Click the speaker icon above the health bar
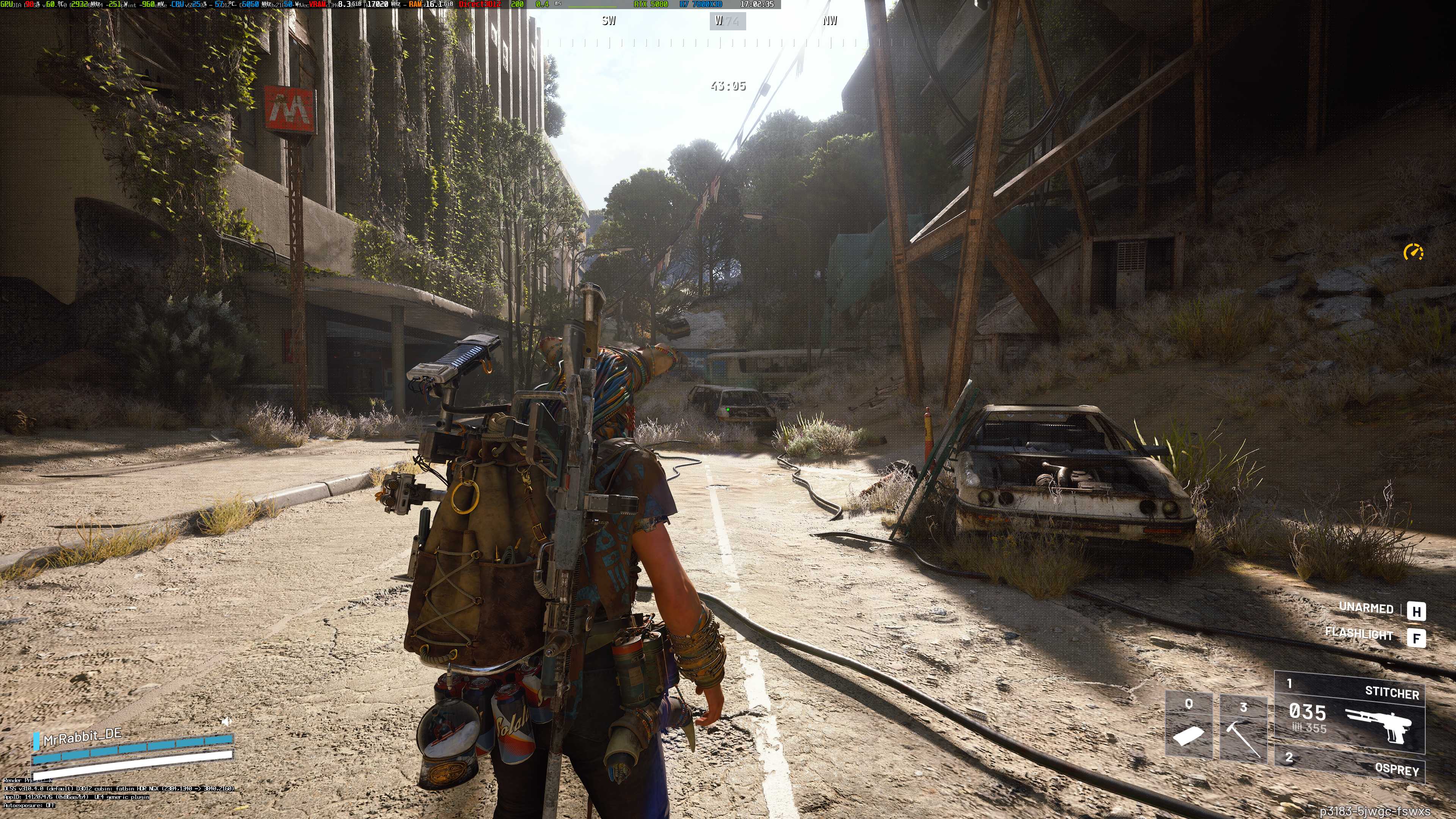The width and height of the screenshot is (1456, 819). pos(226,722)
